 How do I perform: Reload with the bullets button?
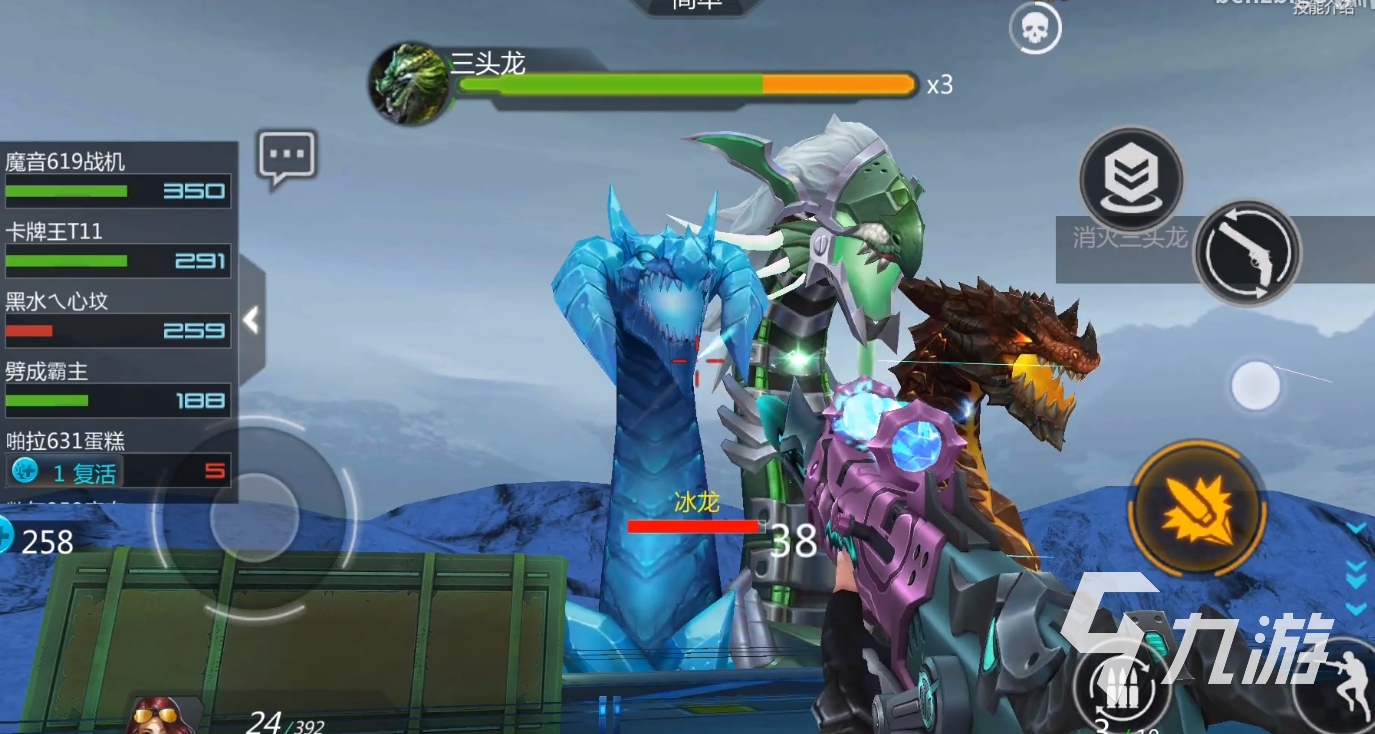pos(1123,689)
